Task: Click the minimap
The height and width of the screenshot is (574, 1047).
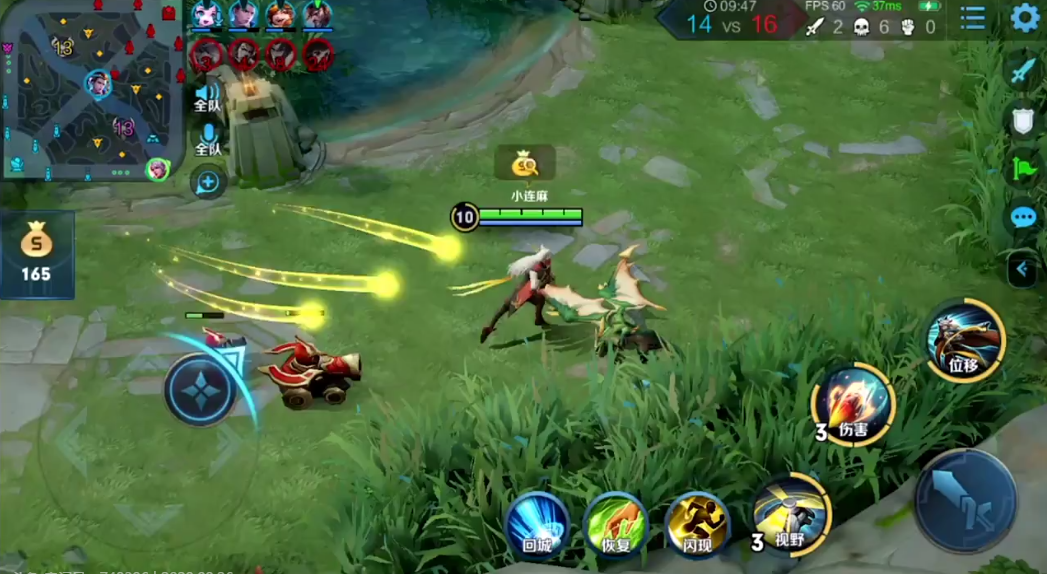Action: click(x=92, y=90)
